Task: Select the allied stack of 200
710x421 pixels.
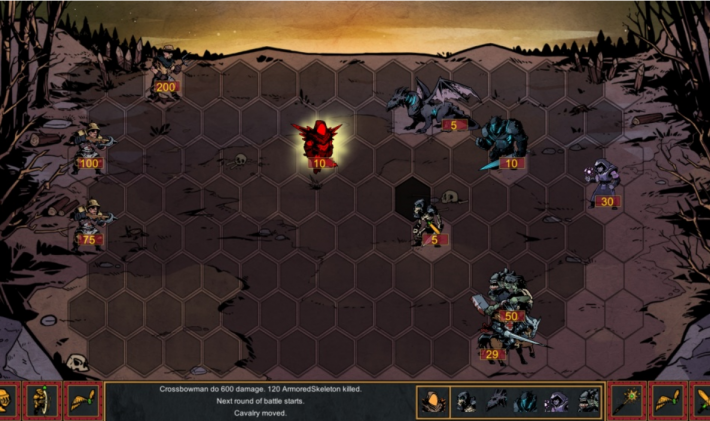Action: [163, 70]
